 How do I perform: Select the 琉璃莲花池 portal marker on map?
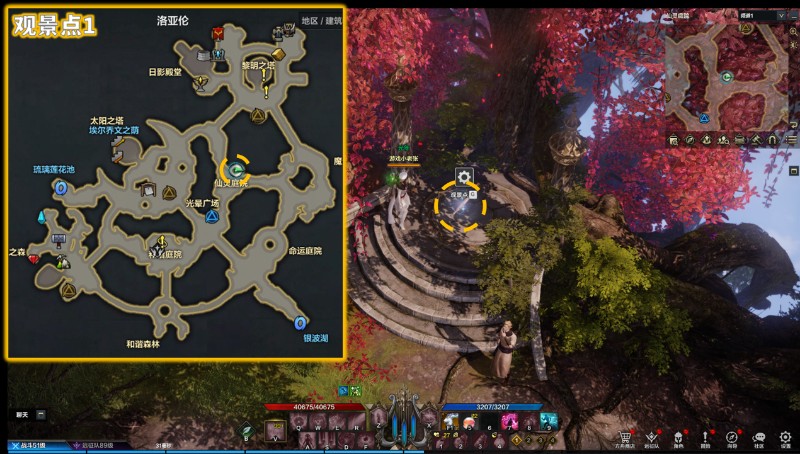pyautogui.click(x=60, y=187)
